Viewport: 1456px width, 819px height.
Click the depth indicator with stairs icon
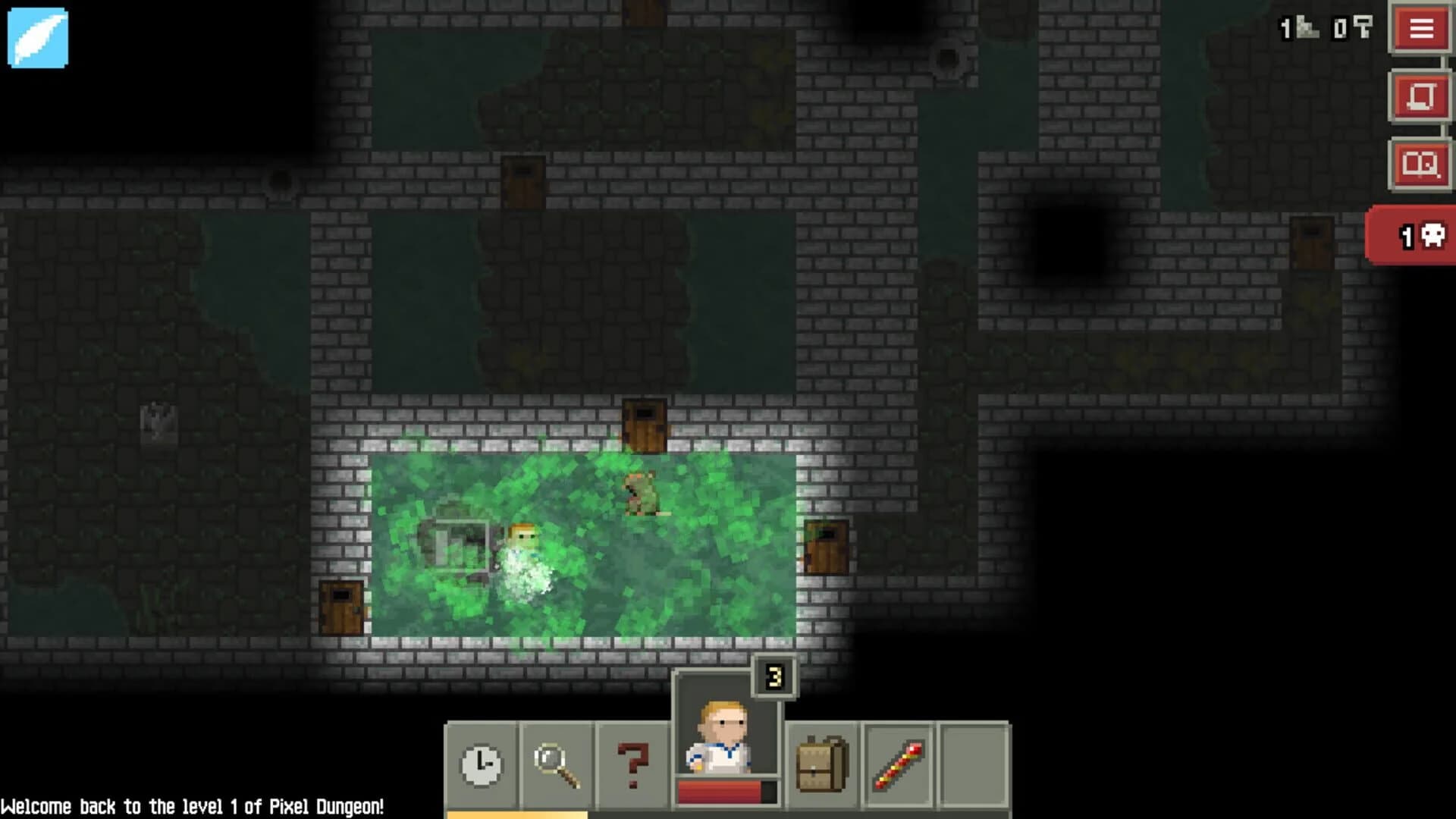[1298, 27]
